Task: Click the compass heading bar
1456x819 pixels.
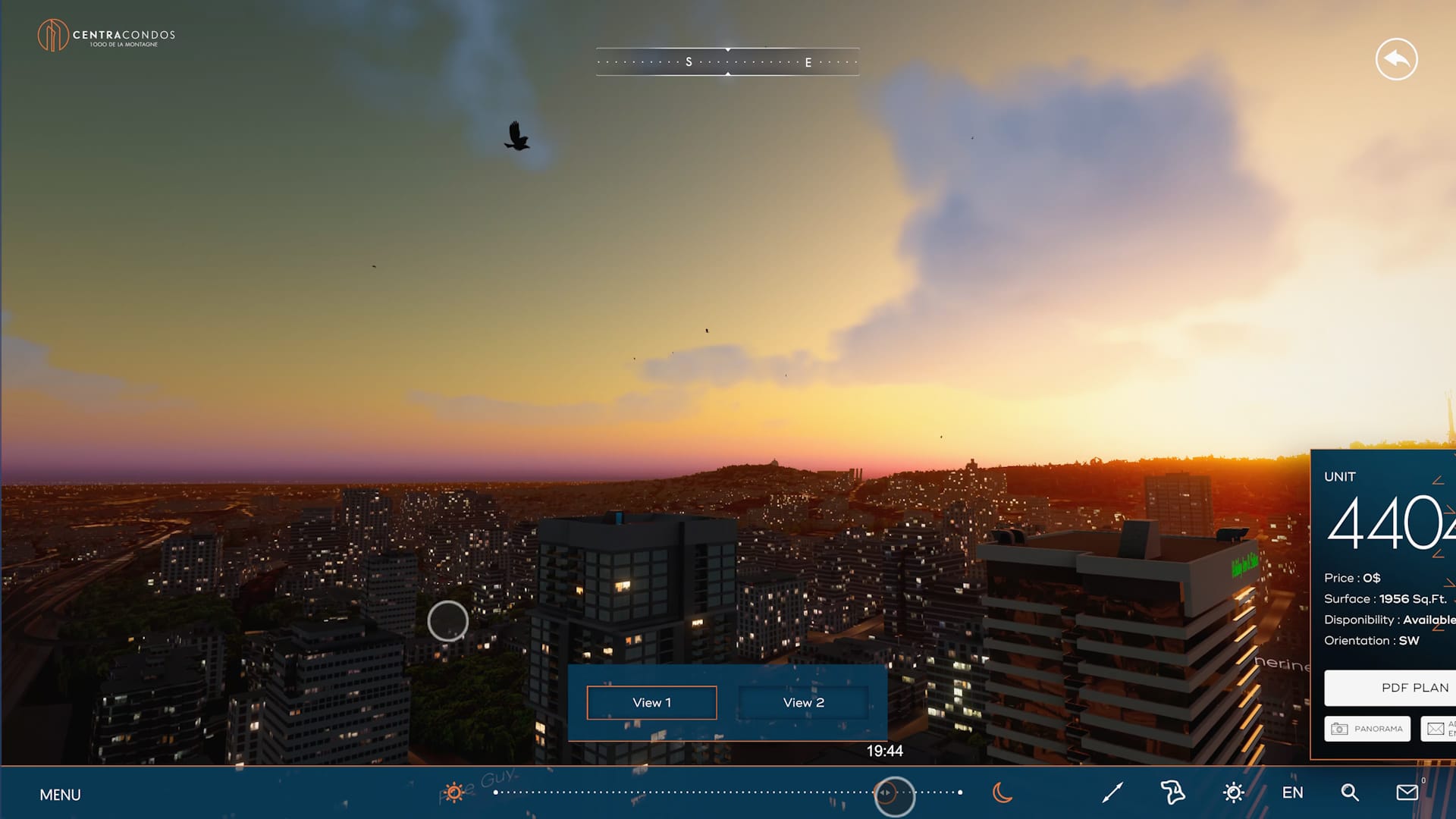Action: (727, 62)
